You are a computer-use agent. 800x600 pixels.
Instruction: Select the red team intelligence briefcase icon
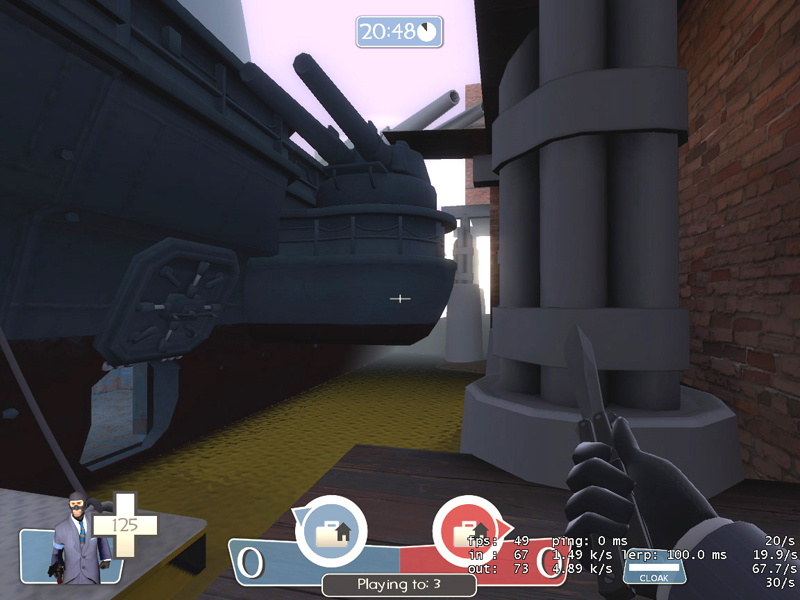468,530
